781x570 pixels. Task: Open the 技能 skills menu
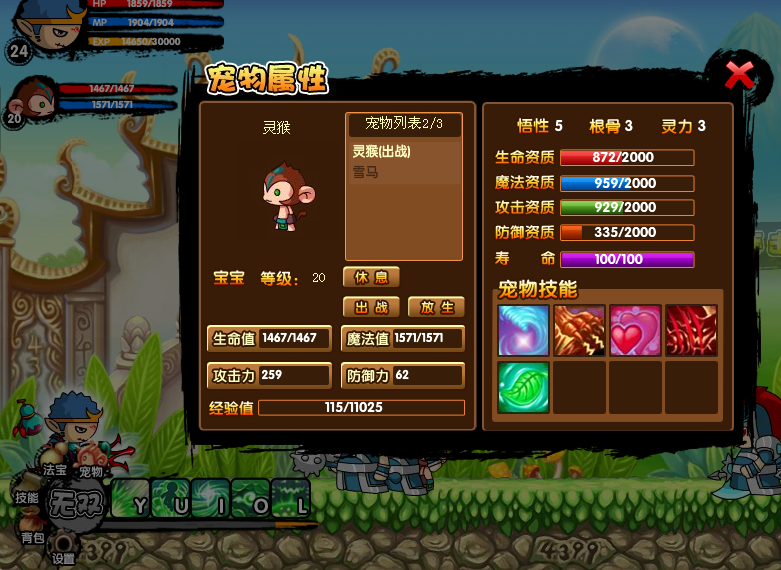coord(27,497)
